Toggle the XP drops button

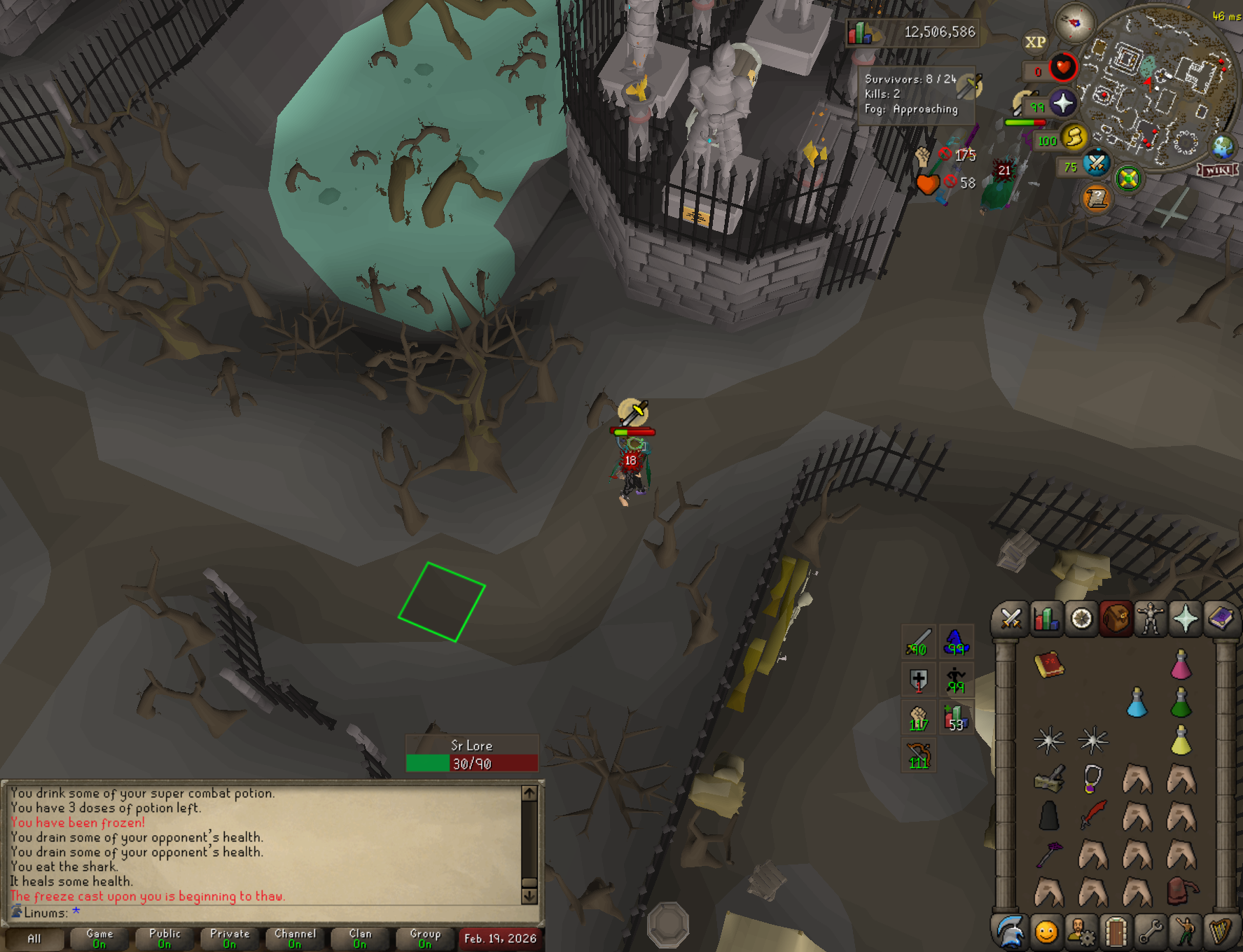point(1035,42)
